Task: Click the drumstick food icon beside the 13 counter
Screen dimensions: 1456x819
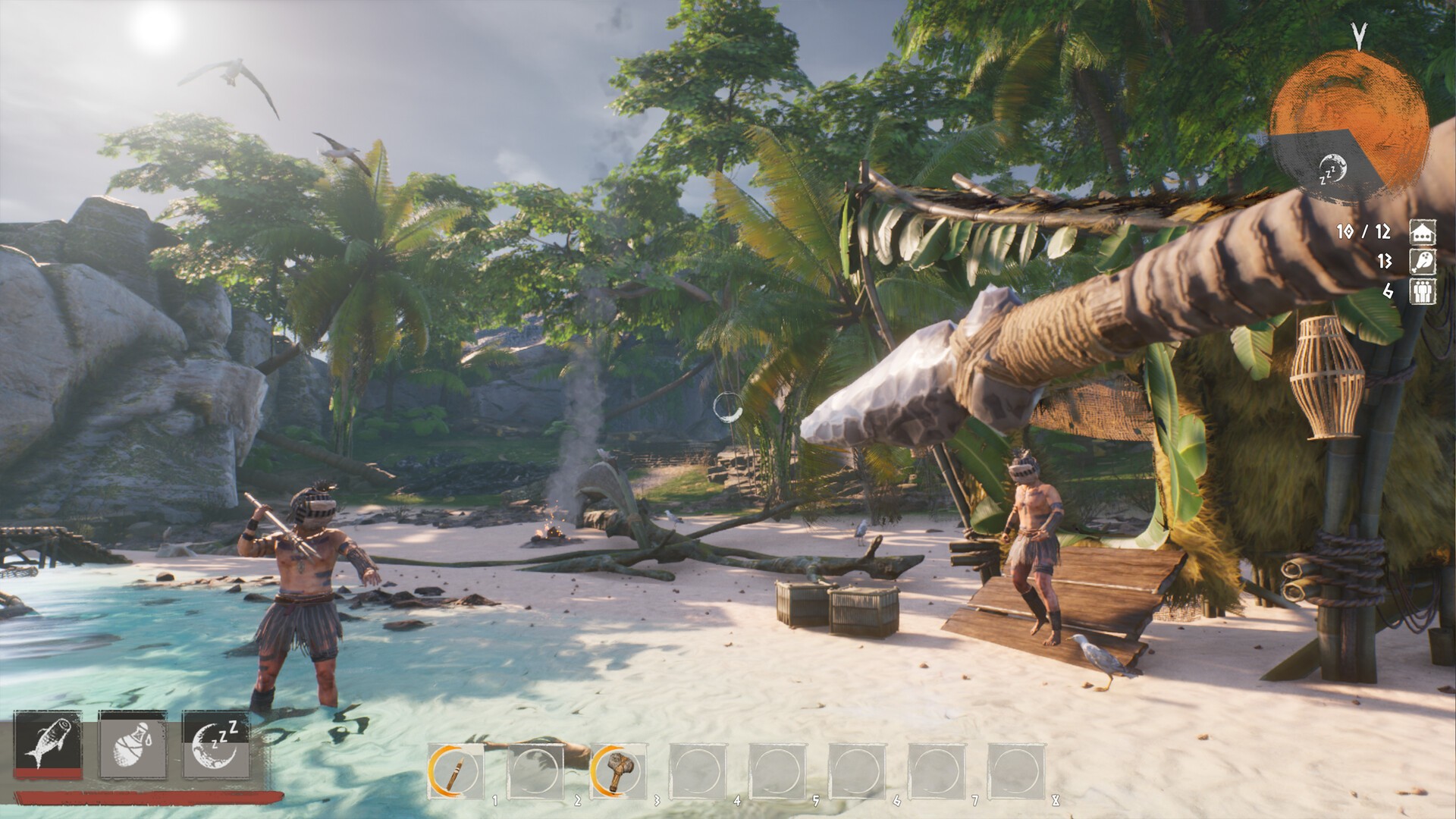Action: coord(1423,262)
